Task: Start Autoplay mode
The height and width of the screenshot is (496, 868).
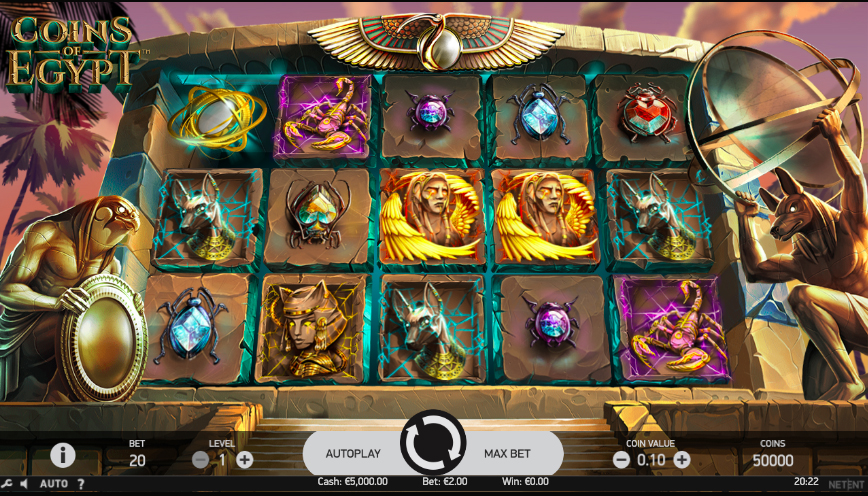Action: 353,453
